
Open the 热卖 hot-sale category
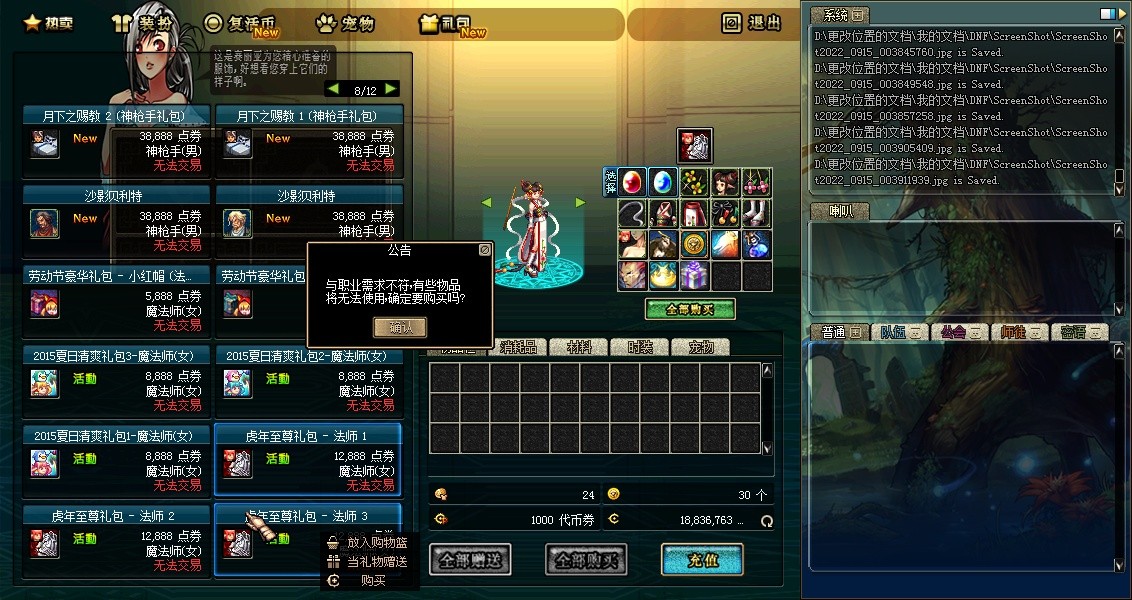pos(47,23)
